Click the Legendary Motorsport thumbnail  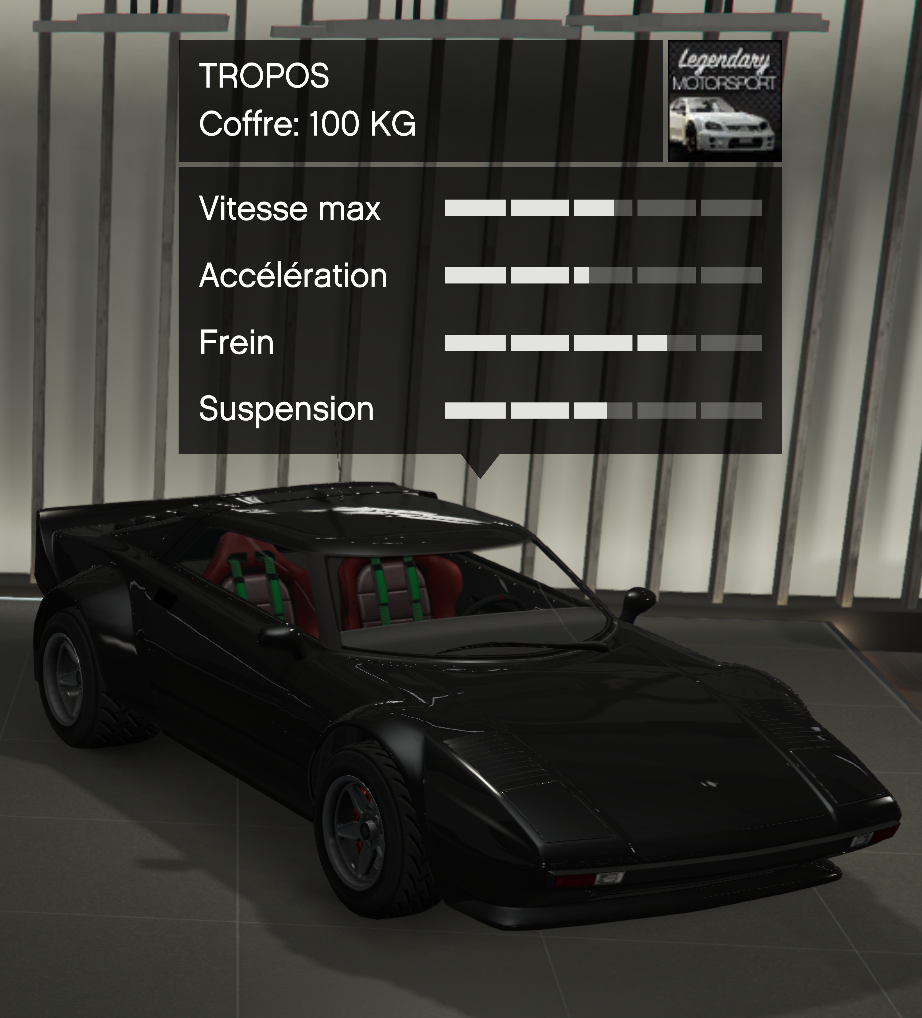tap(724, 101)
